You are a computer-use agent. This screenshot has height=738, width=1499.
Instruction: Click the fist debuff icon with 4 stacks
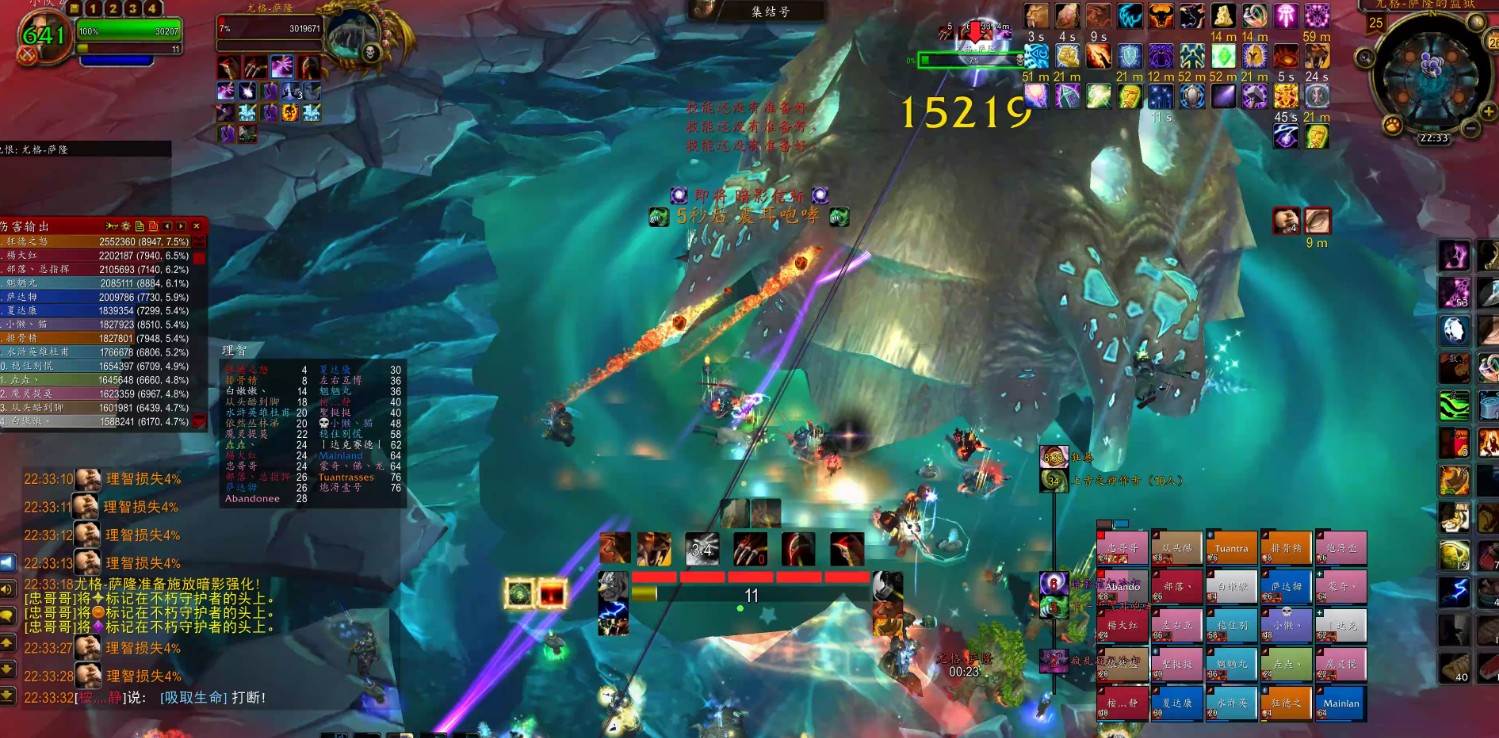pyautogui.click(x=1286, y=220)
